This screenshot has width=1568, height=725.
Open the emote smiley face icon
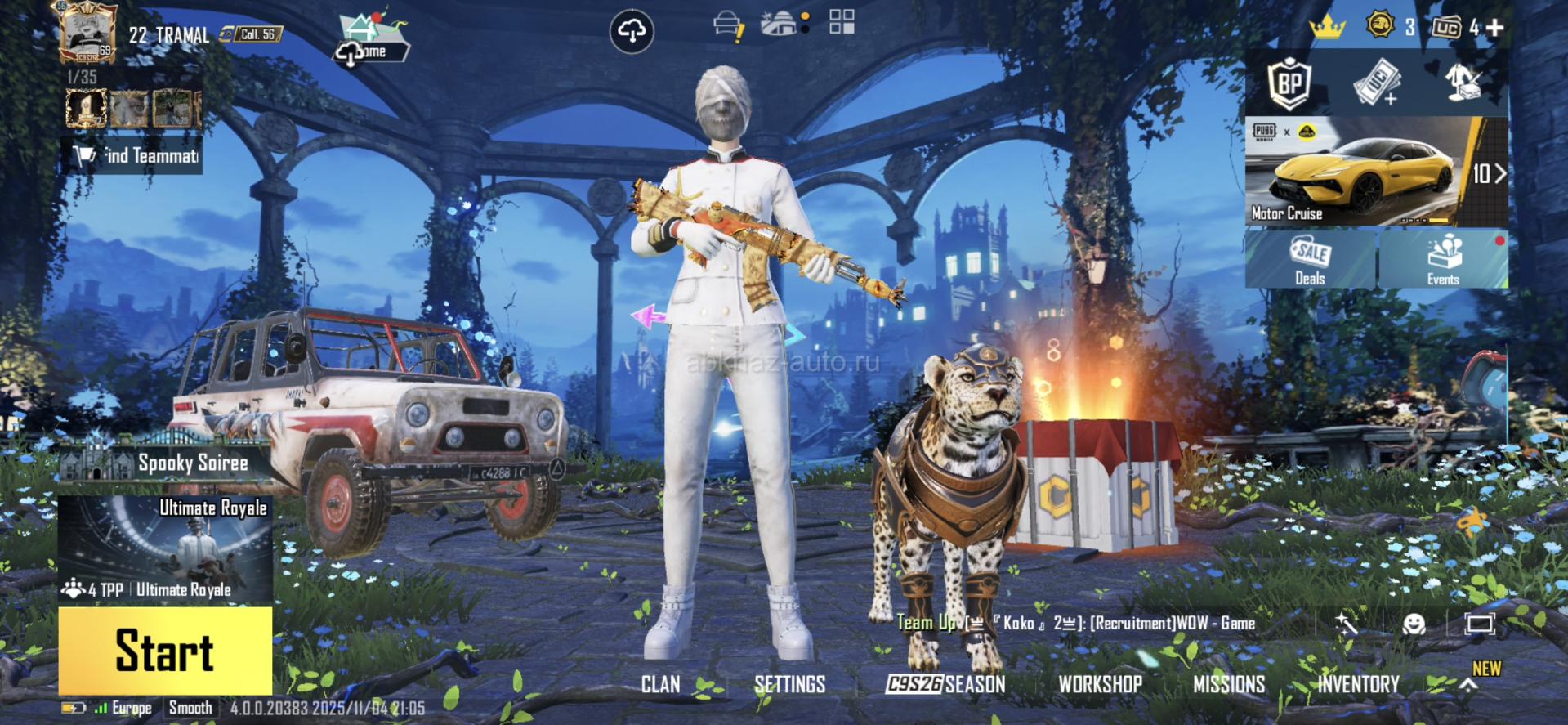[x=1414, y=624]
